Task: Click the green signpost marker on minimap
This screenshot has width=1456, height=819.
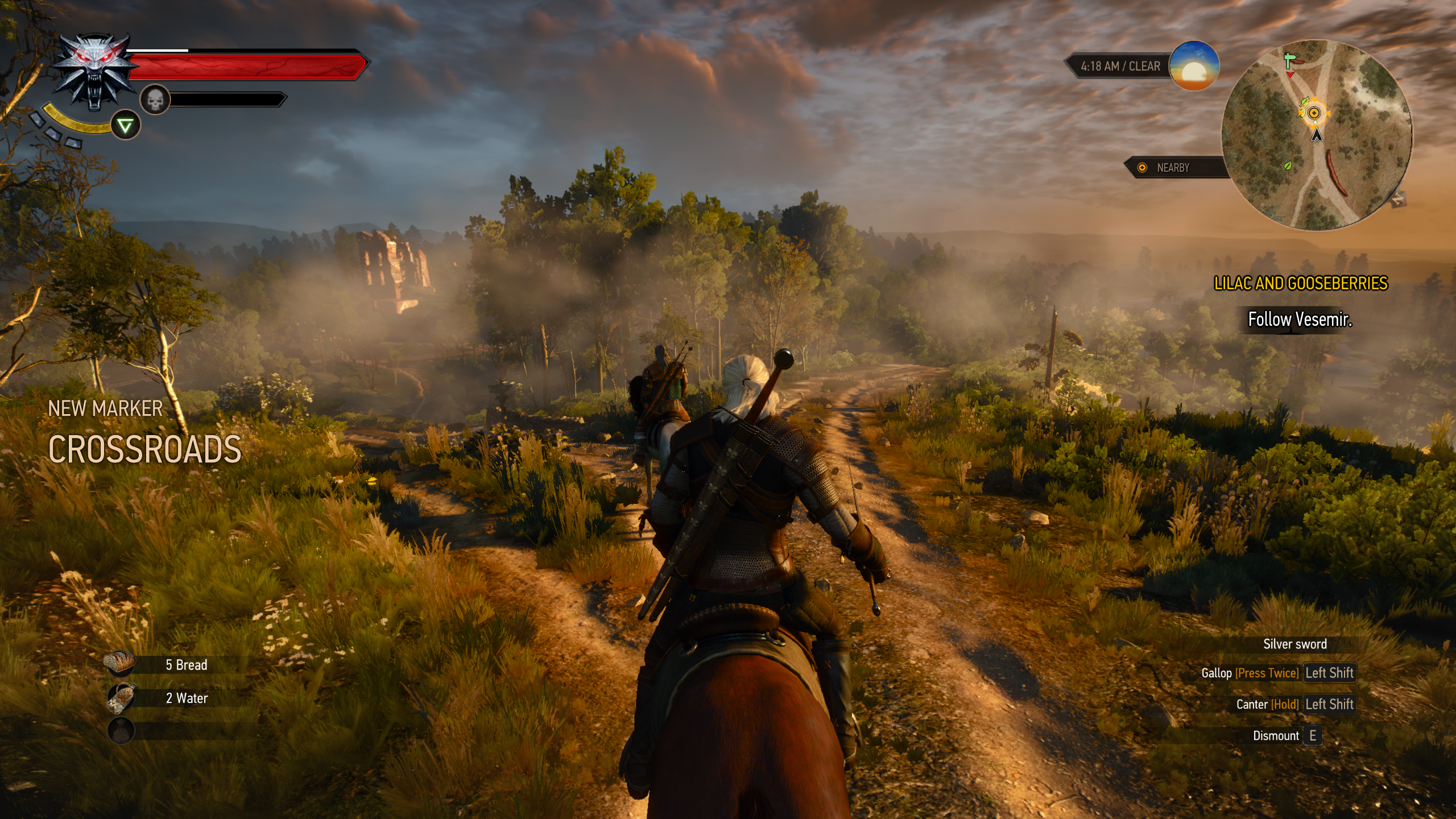Action: pos(1289,60)
